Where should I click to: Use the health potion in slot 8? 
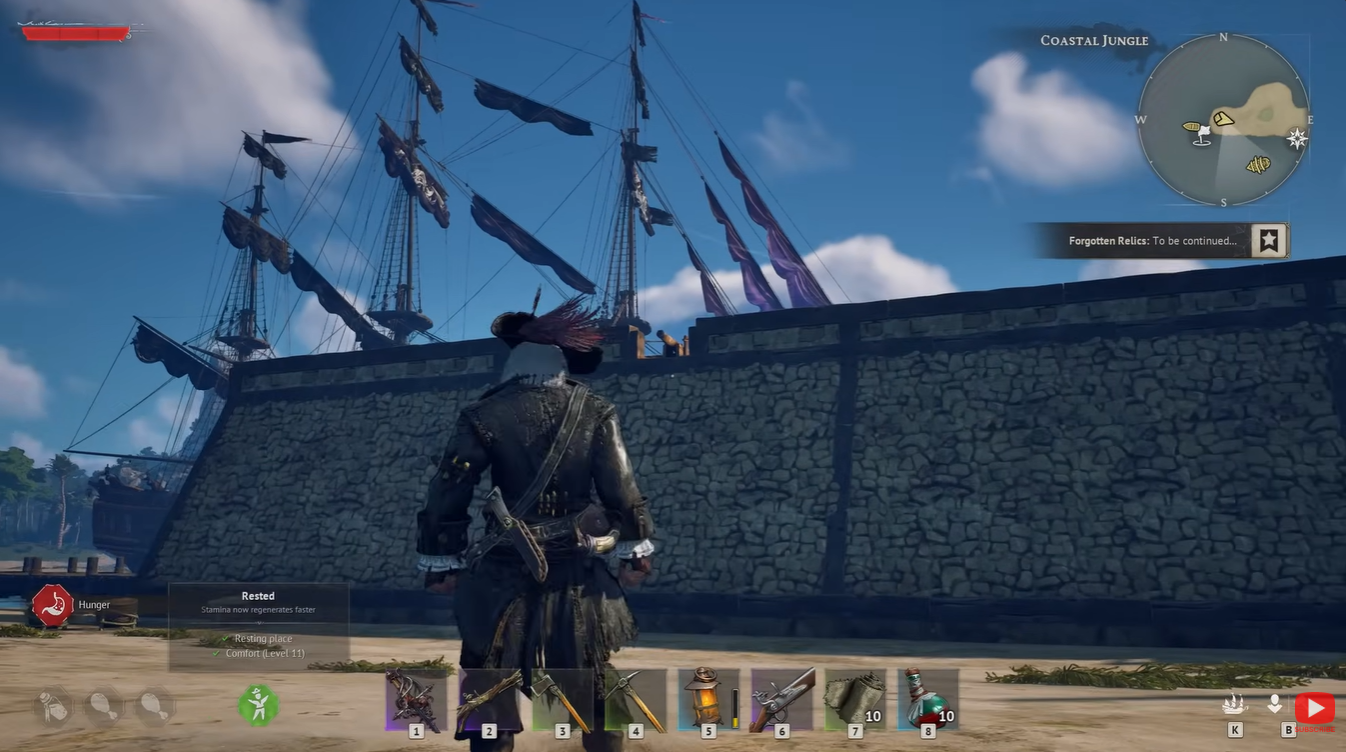pyautogui.click(x=925, y=698)
